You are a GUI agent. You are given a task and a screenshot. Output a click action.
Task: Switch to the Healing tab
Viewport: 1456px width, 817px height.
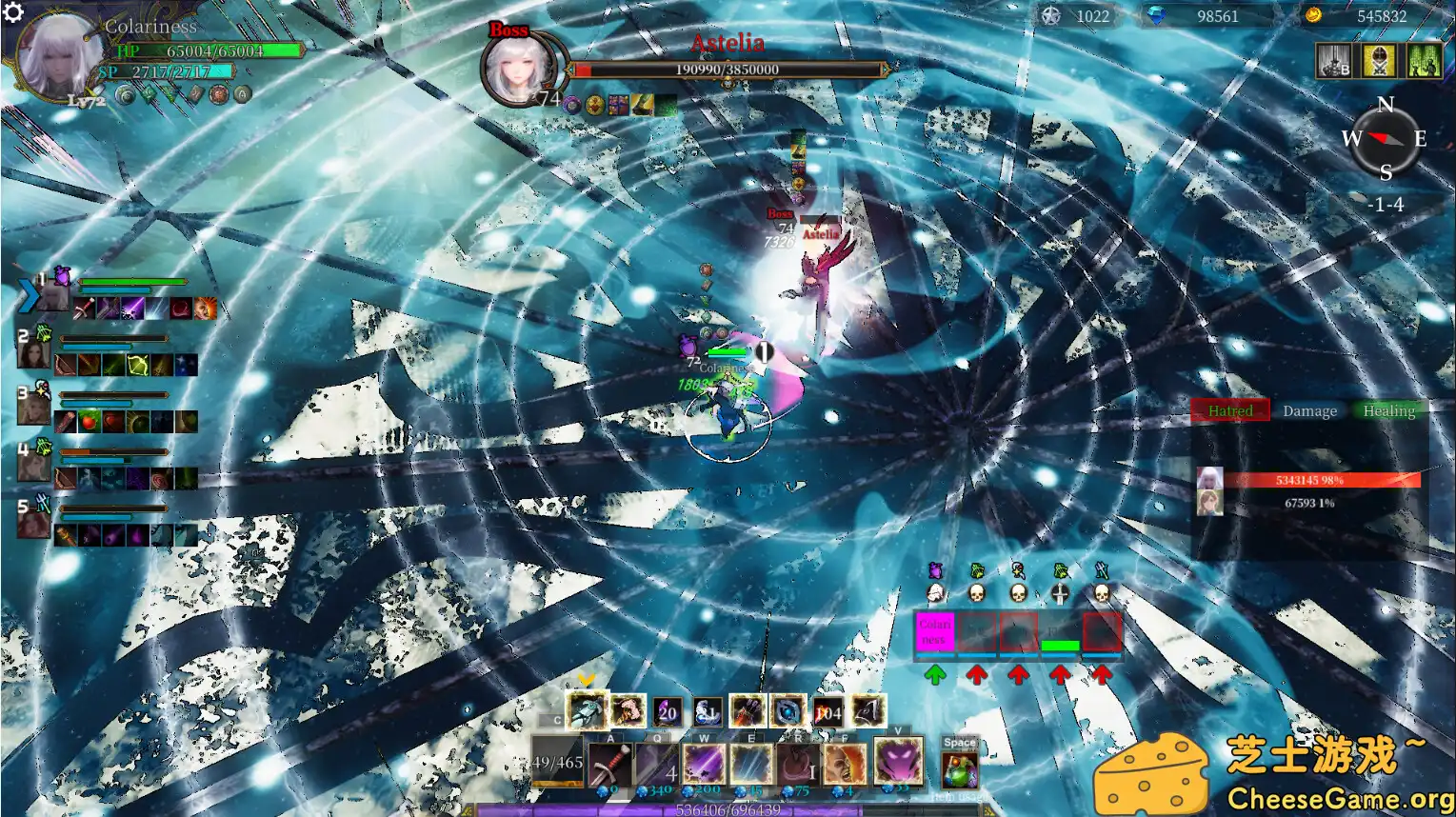click(x=1387, y=410)
